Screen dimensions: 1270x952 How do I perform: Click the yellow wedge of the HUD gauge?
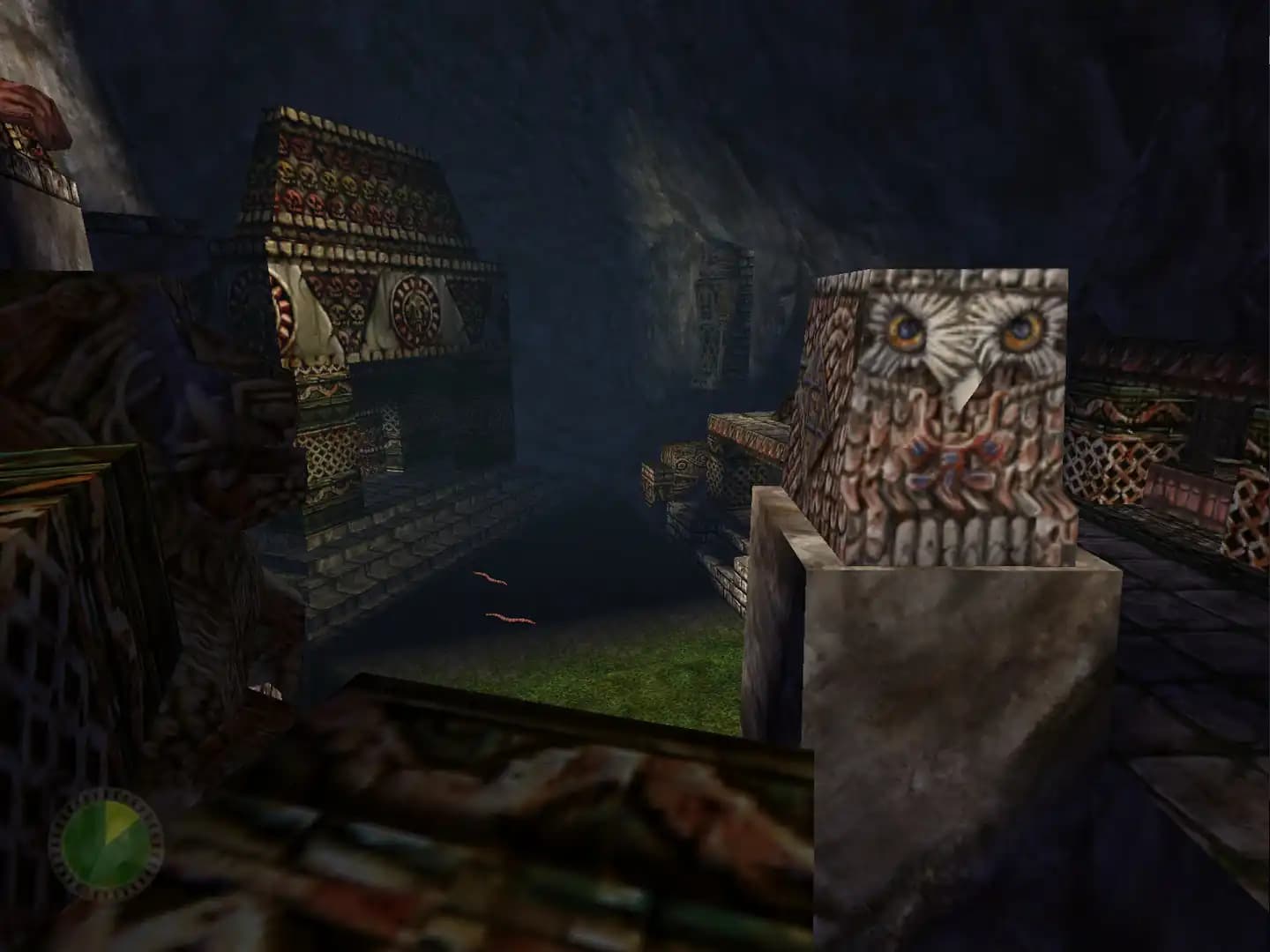point(119,820)
